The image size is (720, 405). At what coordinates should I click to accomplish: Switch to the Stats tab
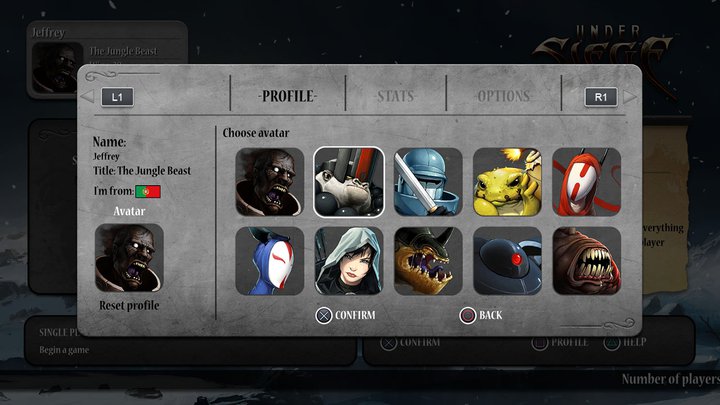click(x=396, y=97)
